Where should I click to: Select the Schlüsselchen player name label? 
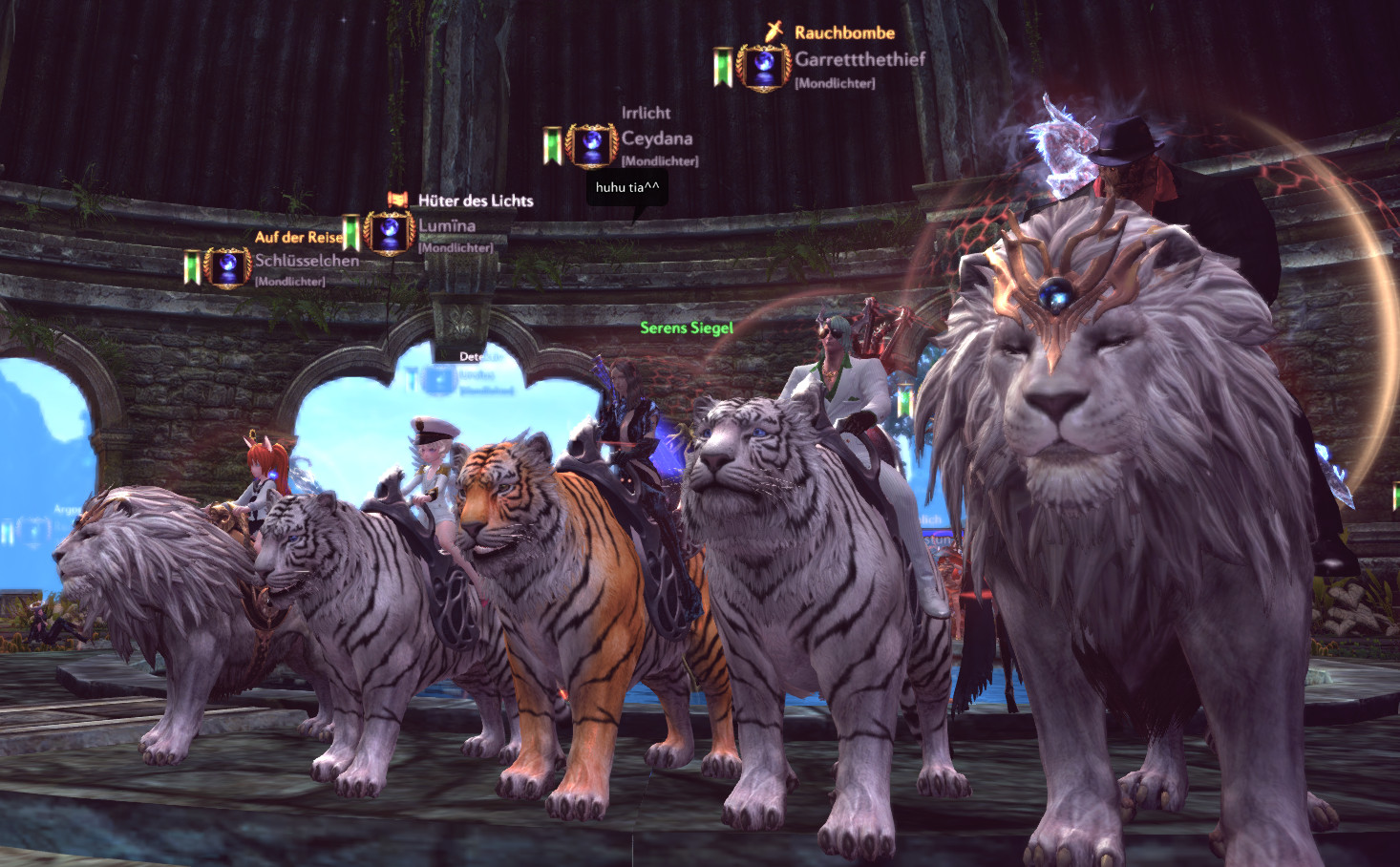307,260
